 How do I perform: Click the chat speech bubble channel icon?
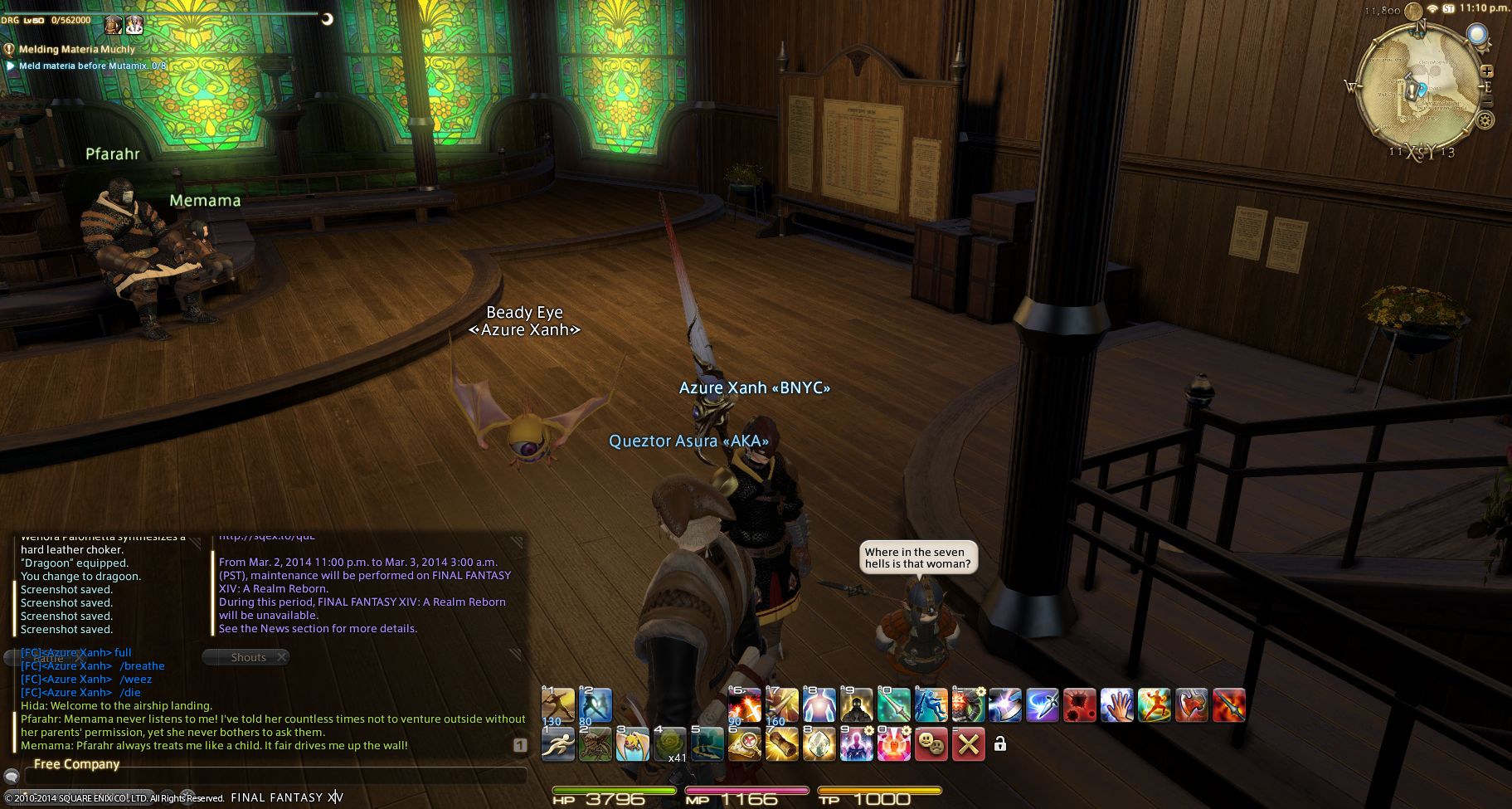12,777
